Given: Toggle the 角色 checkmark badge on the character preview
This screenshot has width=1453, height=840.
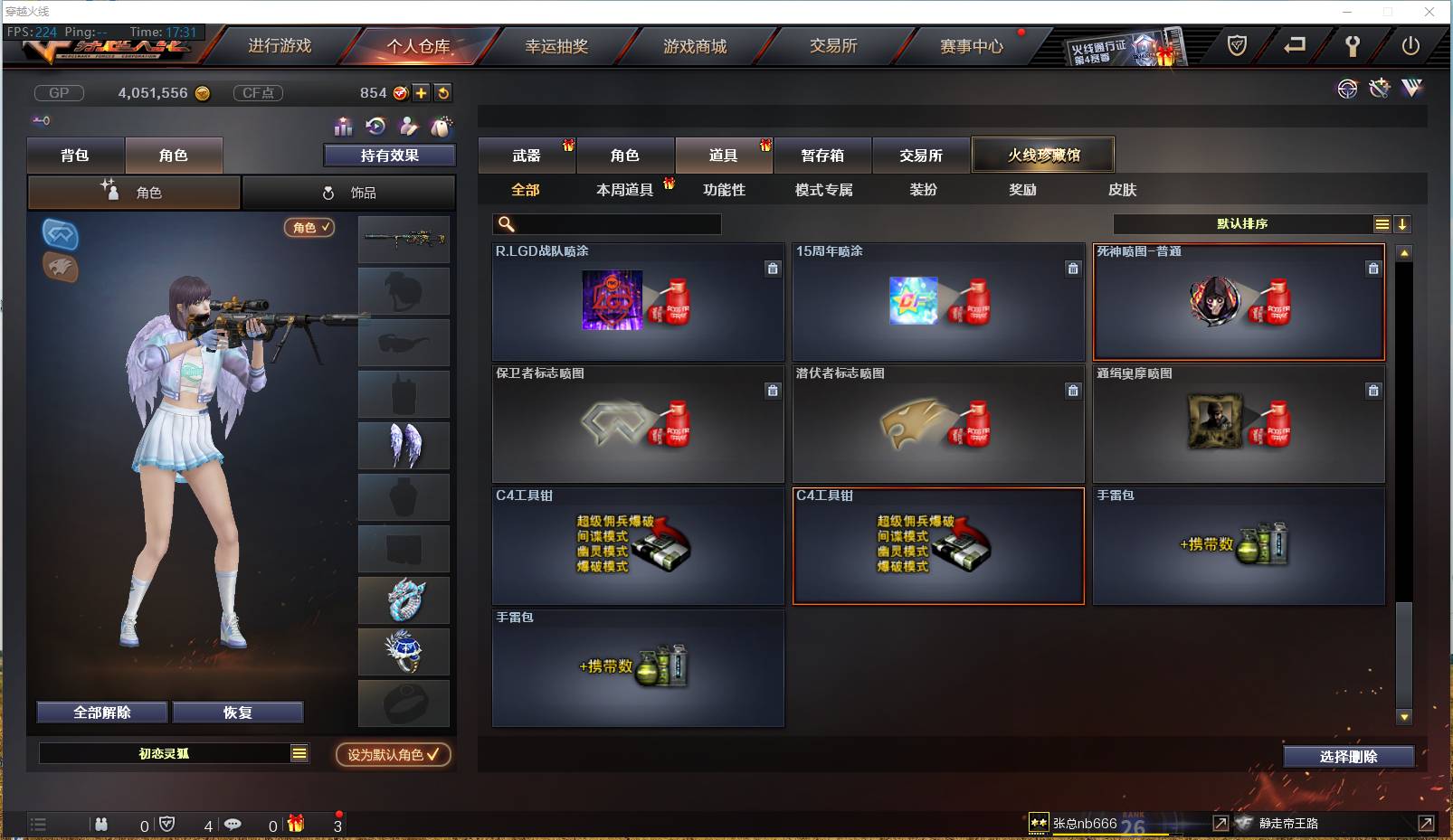Looking at the screenshot, I should pyautogui.click(x=309, y=228).
